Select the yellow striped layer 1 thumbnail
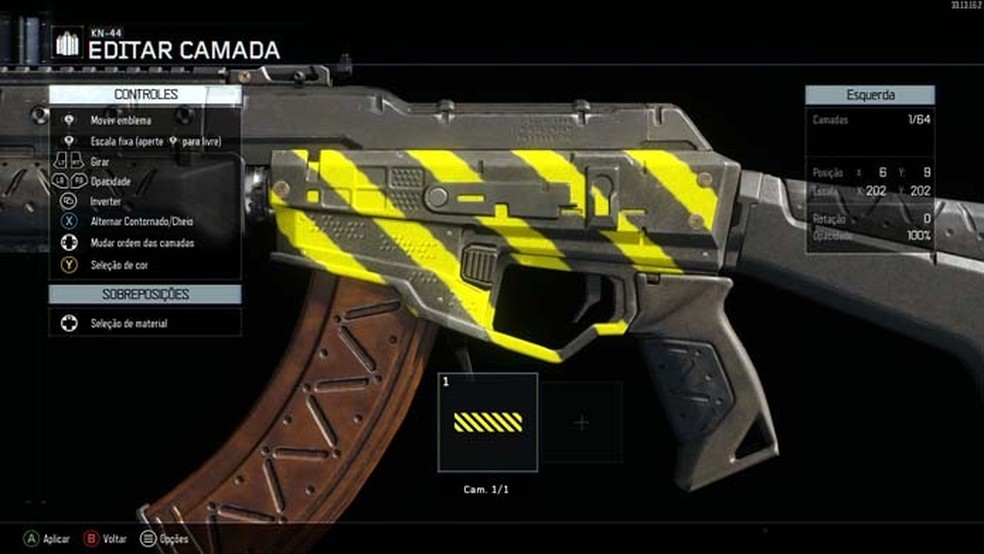The height and width of the screenshot is (554, 984). tap(488, 422)
